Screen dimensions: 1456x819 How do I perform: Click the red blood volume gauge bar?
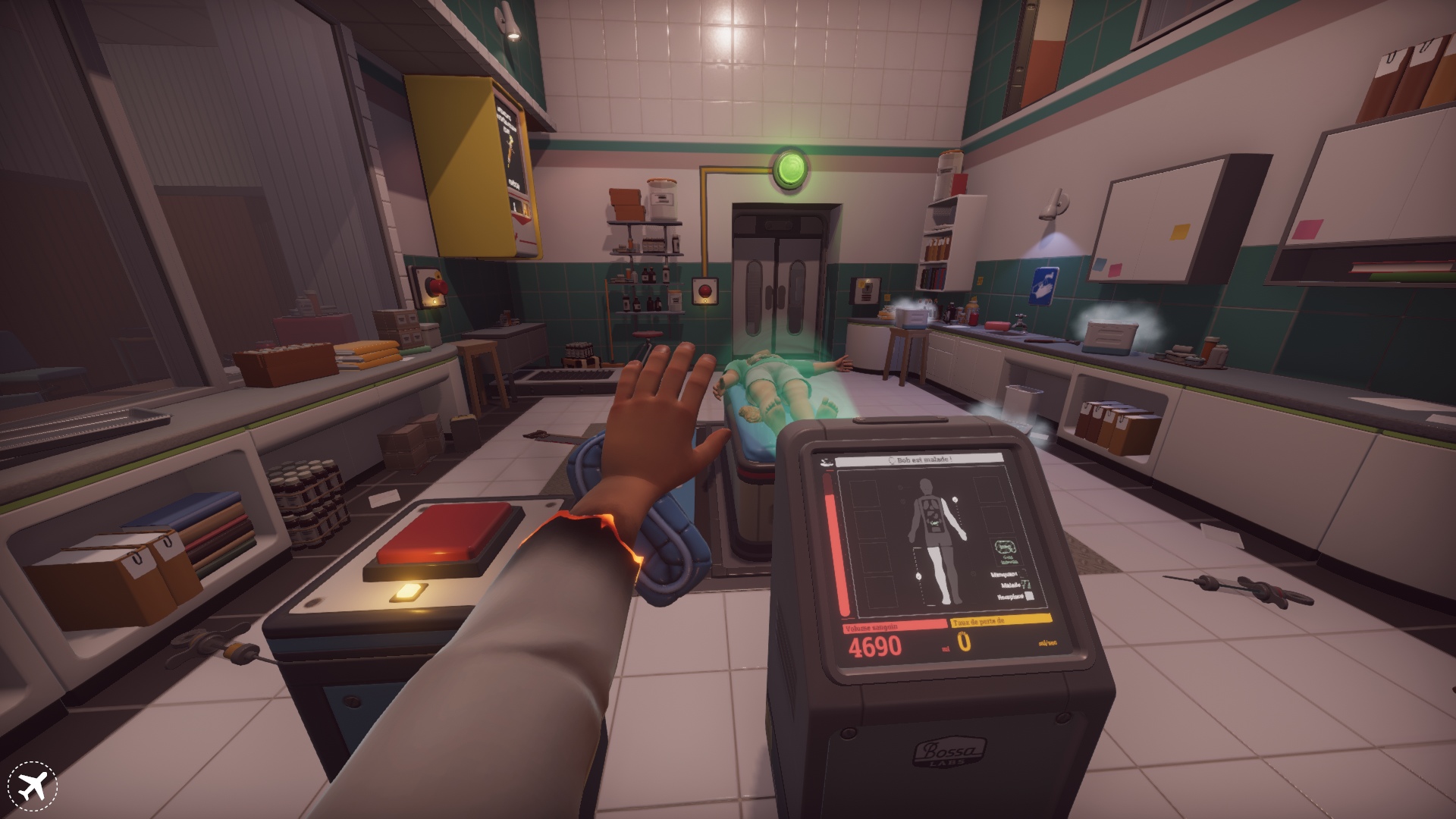836,546
